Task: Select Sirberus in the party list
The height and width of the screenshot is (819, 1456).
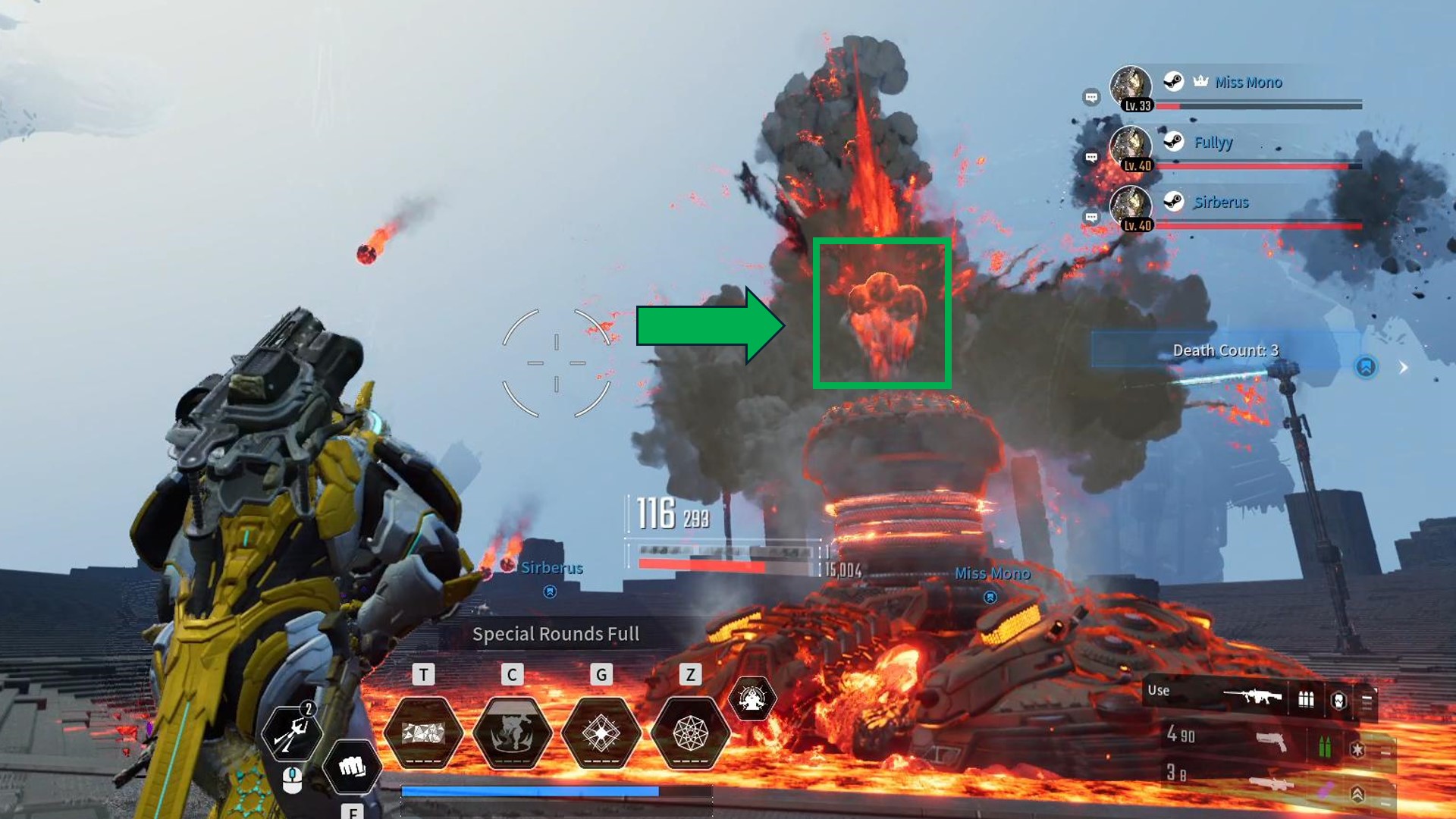Action: [1221, 202]
